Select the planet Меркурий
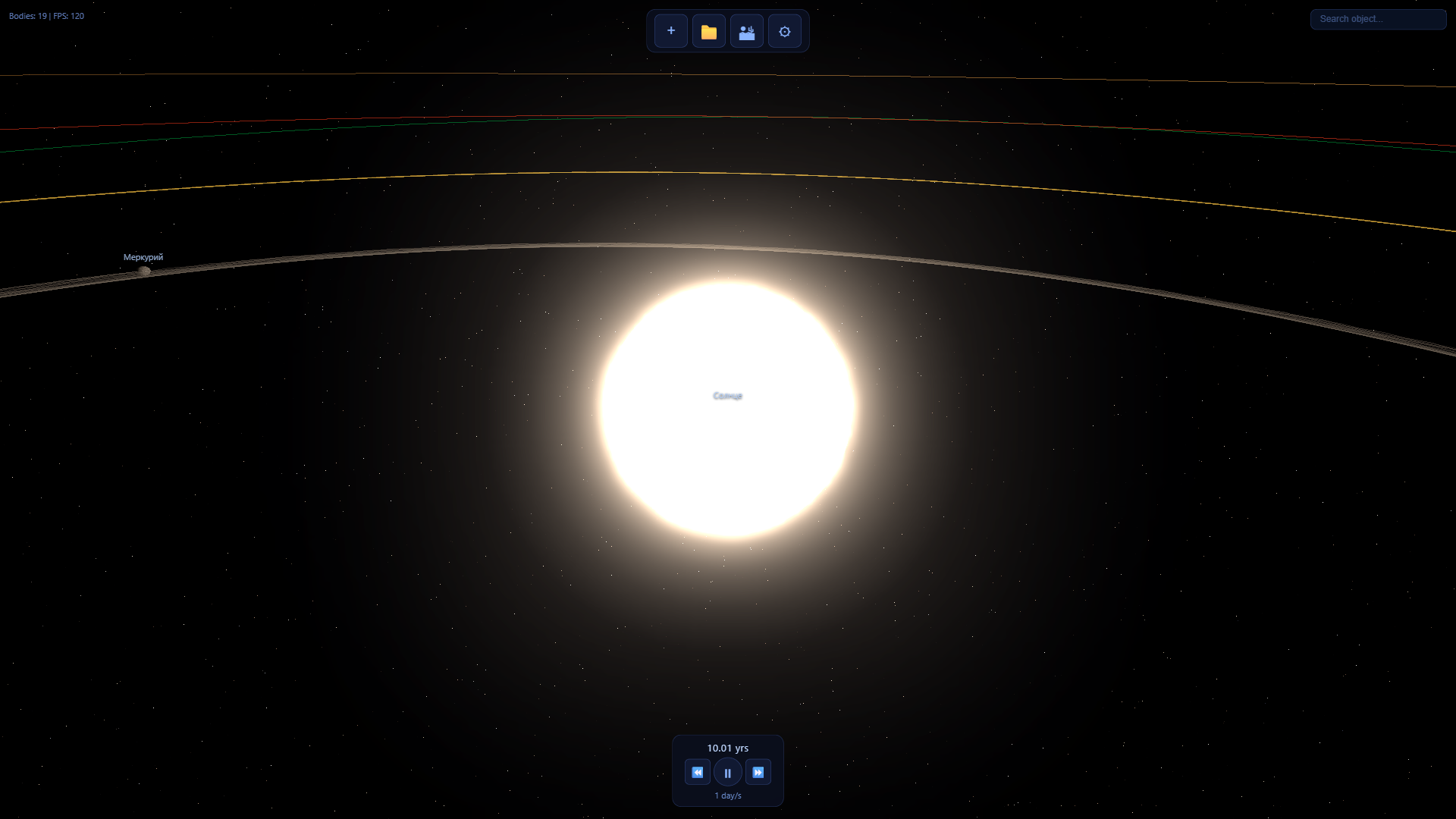This screenshot has width=1456, height=819. (145, 270)
